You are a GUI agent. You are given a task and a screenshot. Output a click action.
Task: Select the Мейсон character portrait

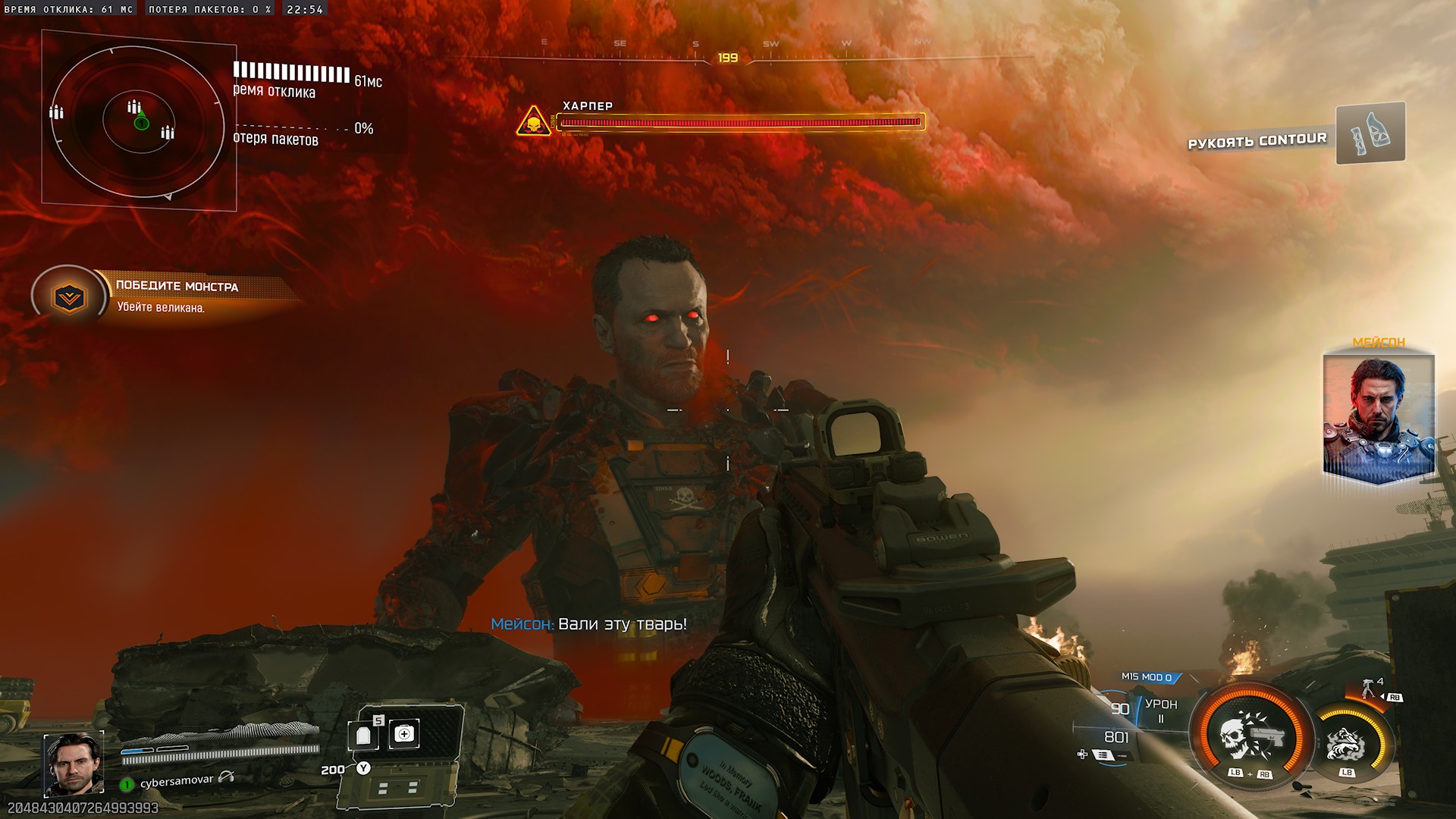[x=1378, y=416]
